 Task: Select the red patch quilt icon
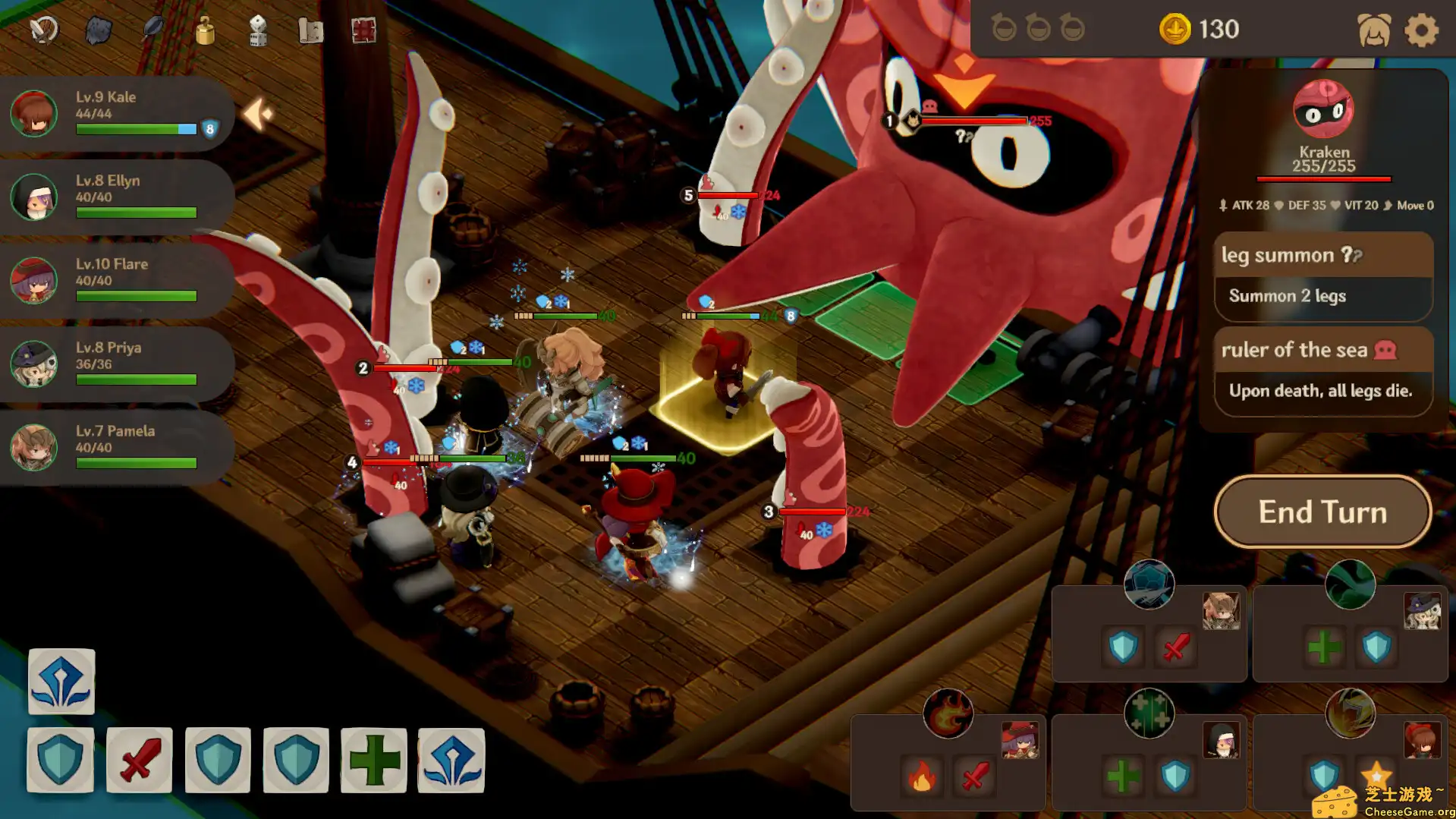[364, 29]
